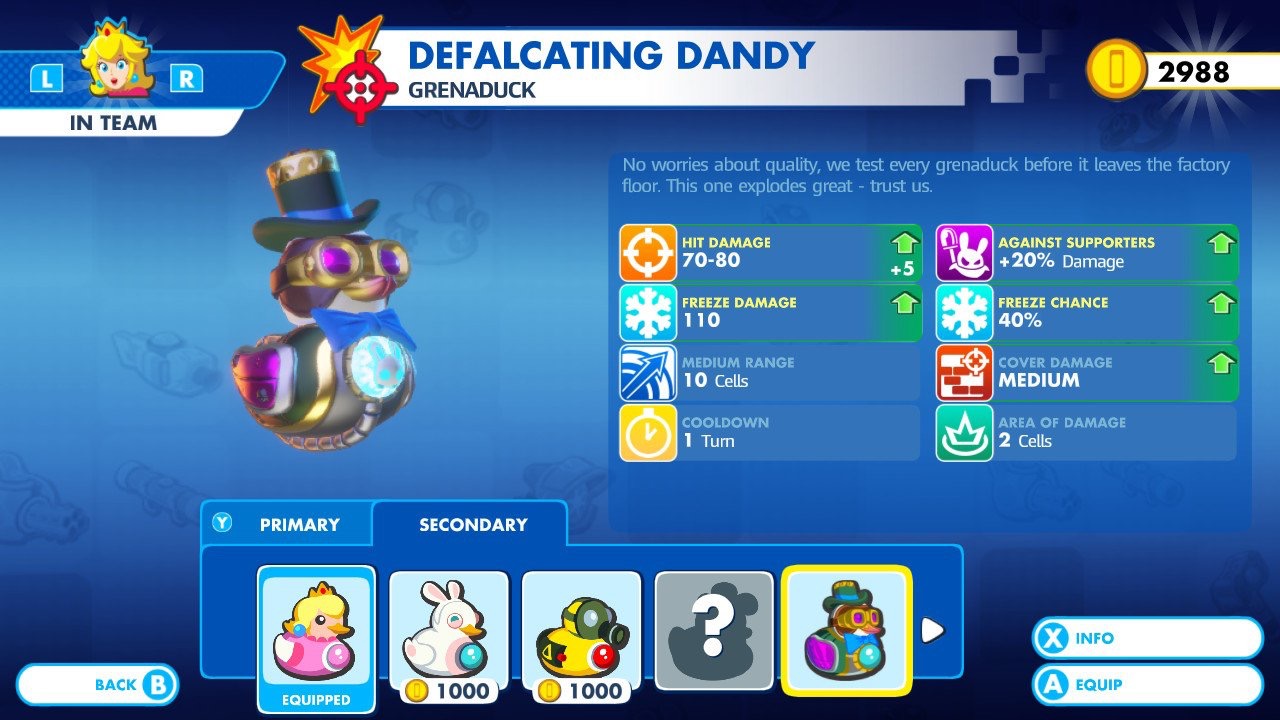Click the Against Supporters bonus row
Image resolution: width=1280 pixels, height=720 pixels.
(1087, 252)
